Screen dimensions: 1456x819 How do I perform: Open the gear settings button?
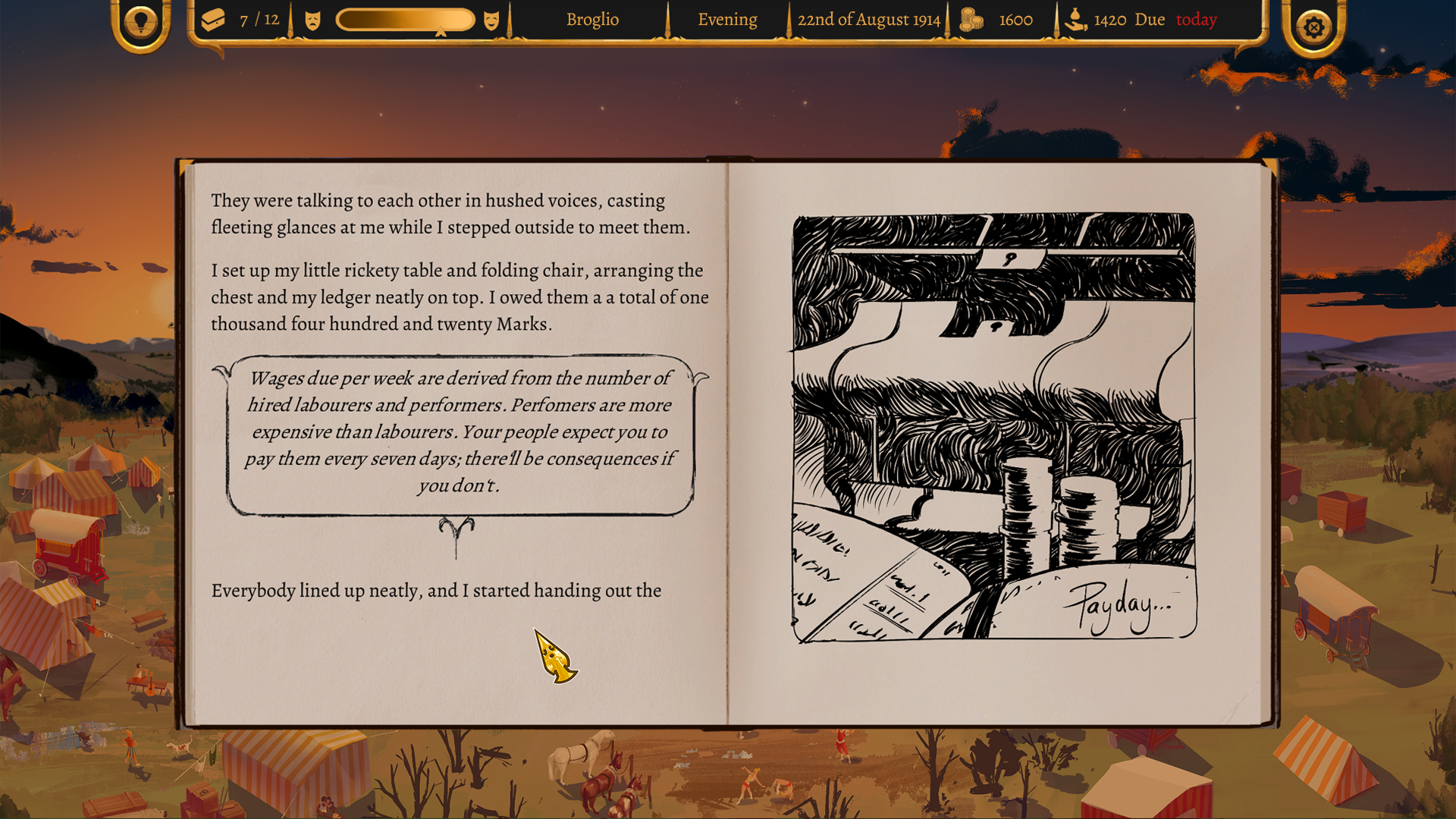tap(1314, 27)
